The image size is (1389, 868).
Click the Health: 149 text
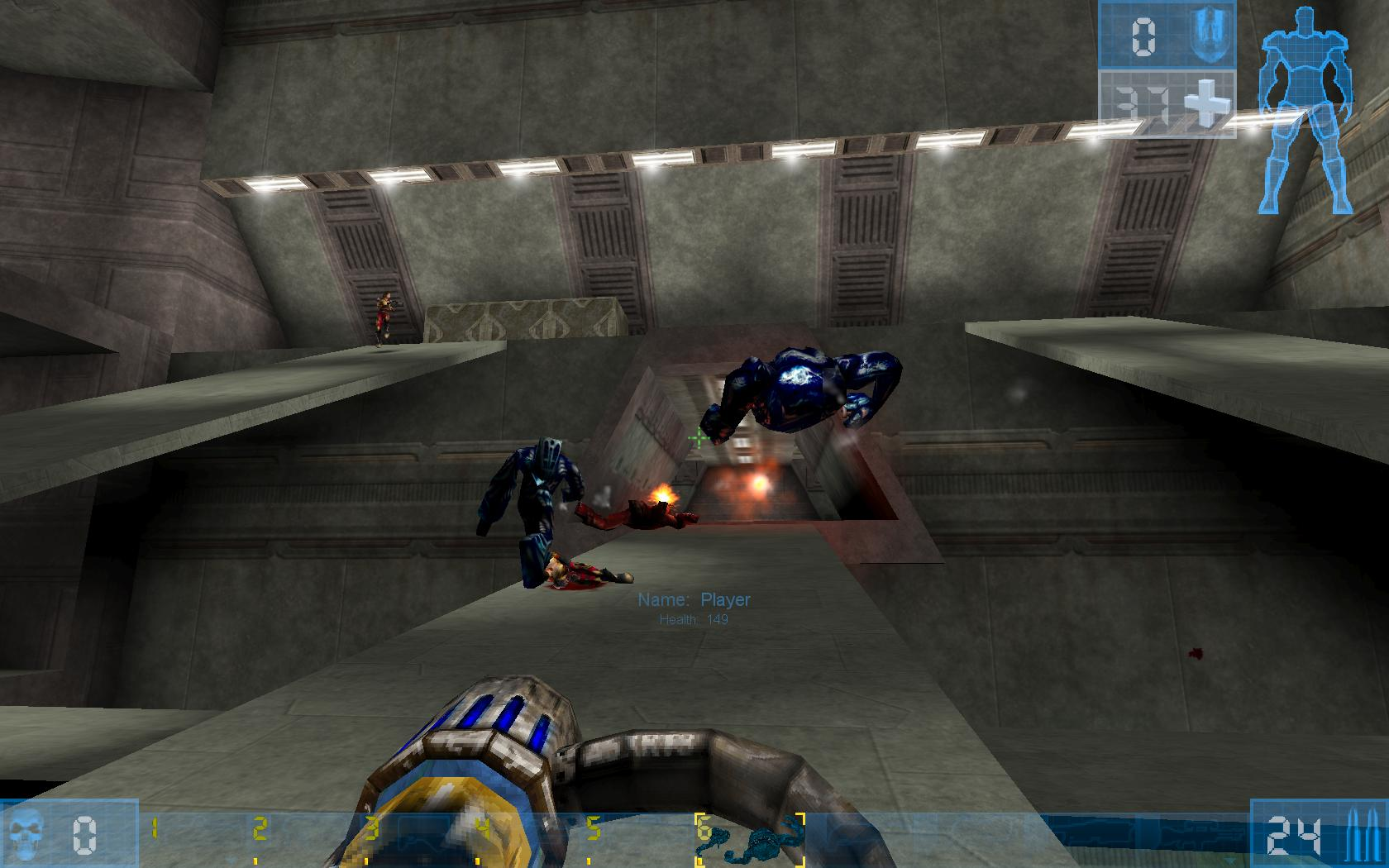[x=694, y=618]
